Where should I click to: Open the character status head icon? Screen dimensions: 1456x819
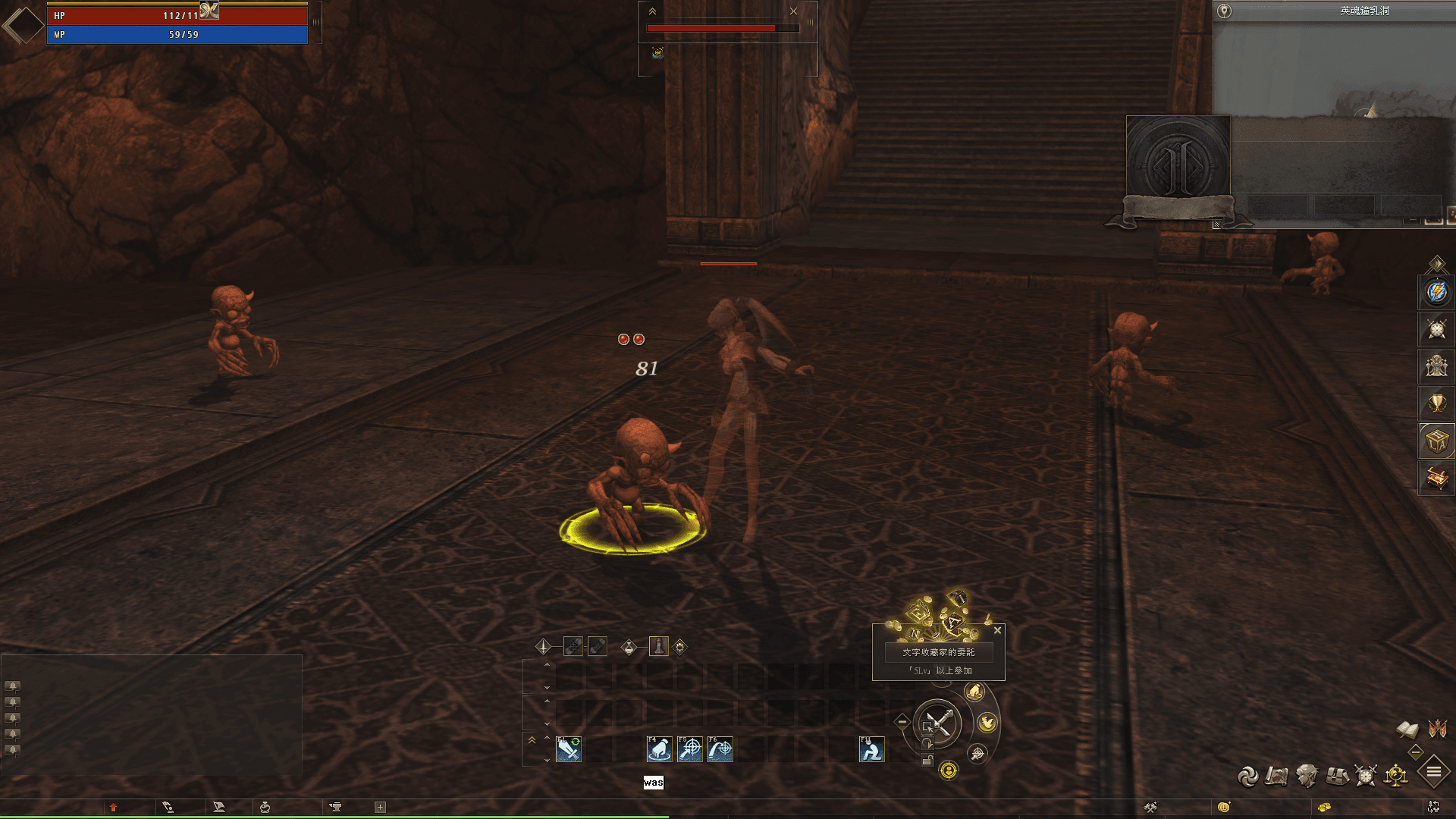(x=1307, y=776)
